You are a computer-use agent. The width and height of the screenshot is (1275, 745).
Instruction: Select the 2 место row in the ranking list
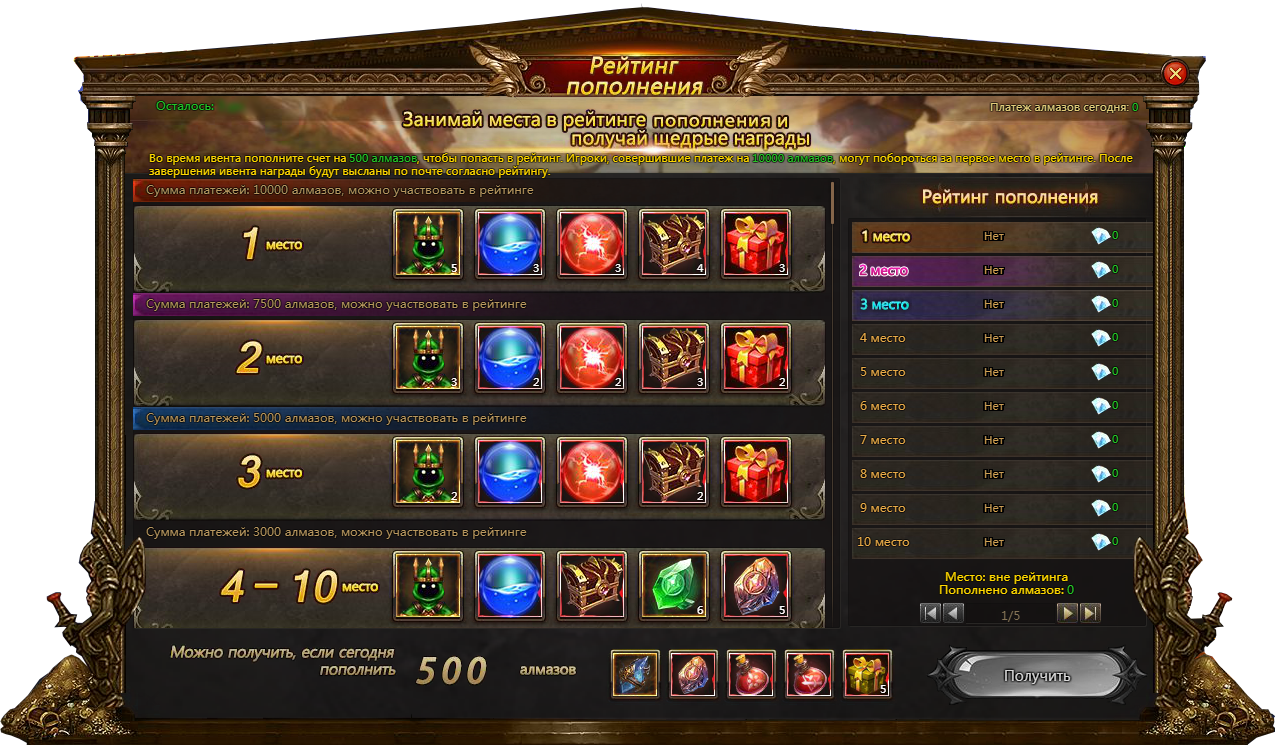[x=1000, y=270]
